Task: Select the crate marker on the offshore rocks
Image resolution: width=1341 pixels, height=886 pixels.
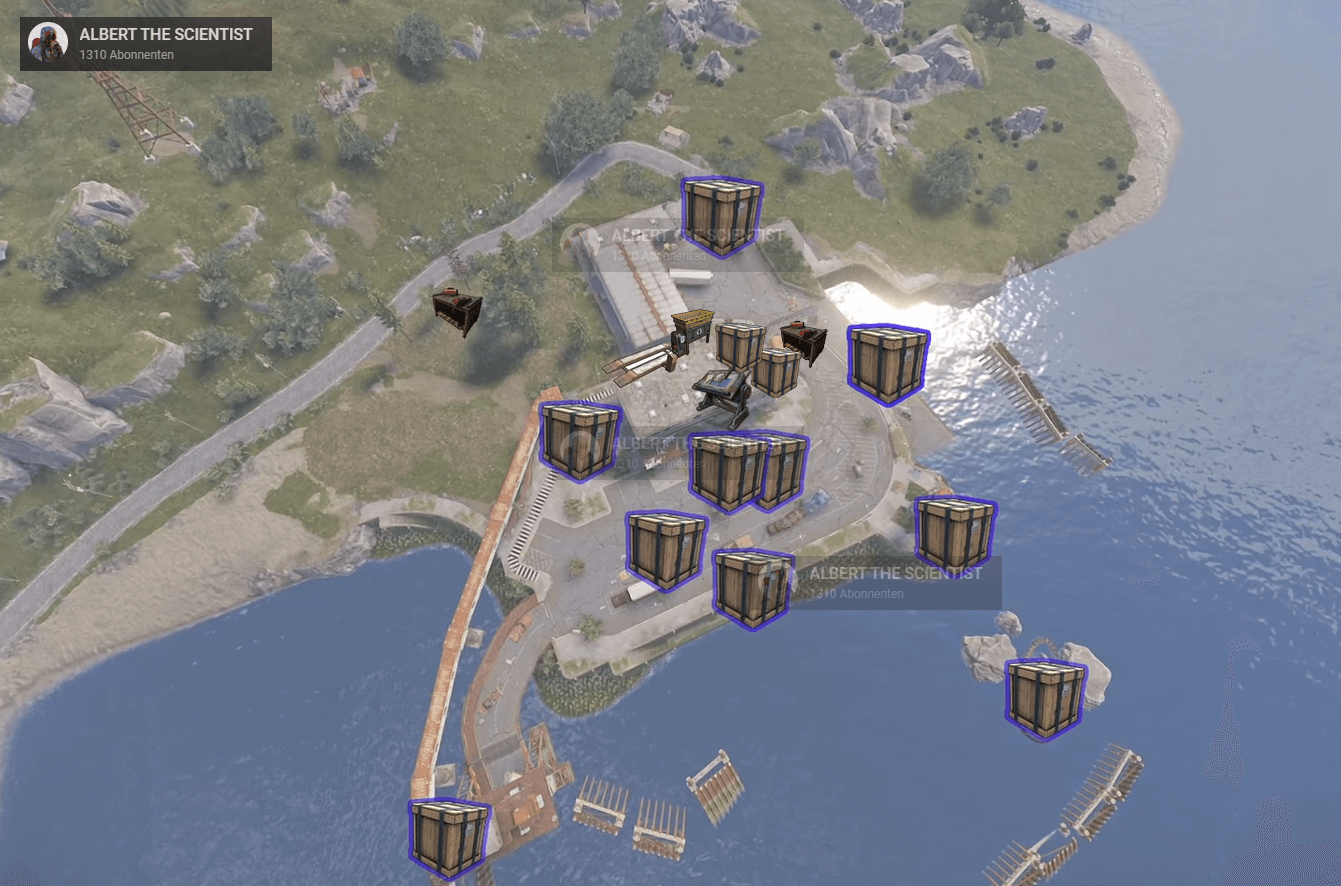Action: click(1045, 699)
